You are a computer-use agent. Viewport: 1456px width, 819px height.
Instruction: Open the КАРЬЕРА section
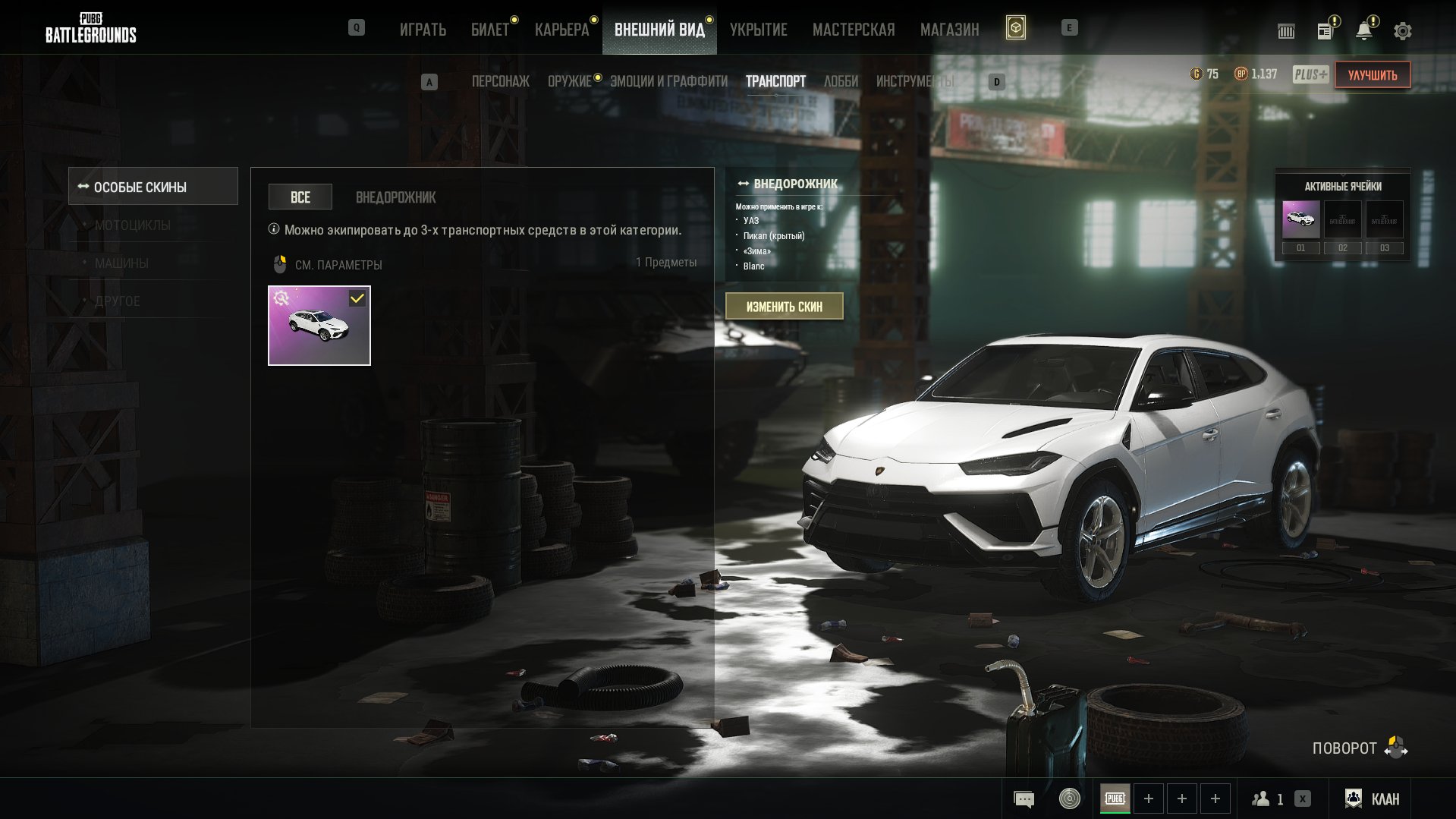pyautogui.click(x=561, y=30)
